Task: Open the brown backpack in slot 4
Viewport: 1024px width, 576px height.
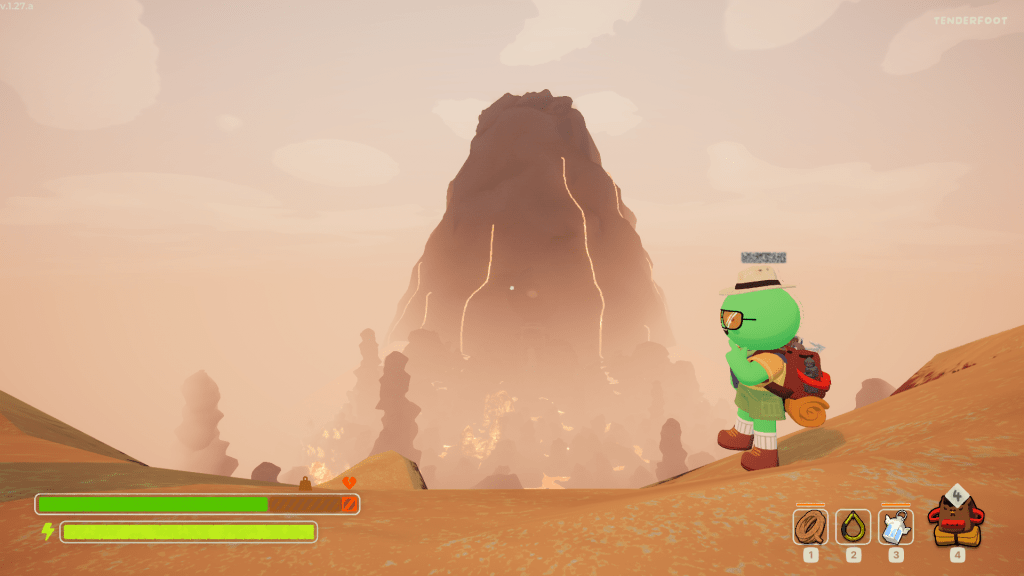Action: coord(956,517)
